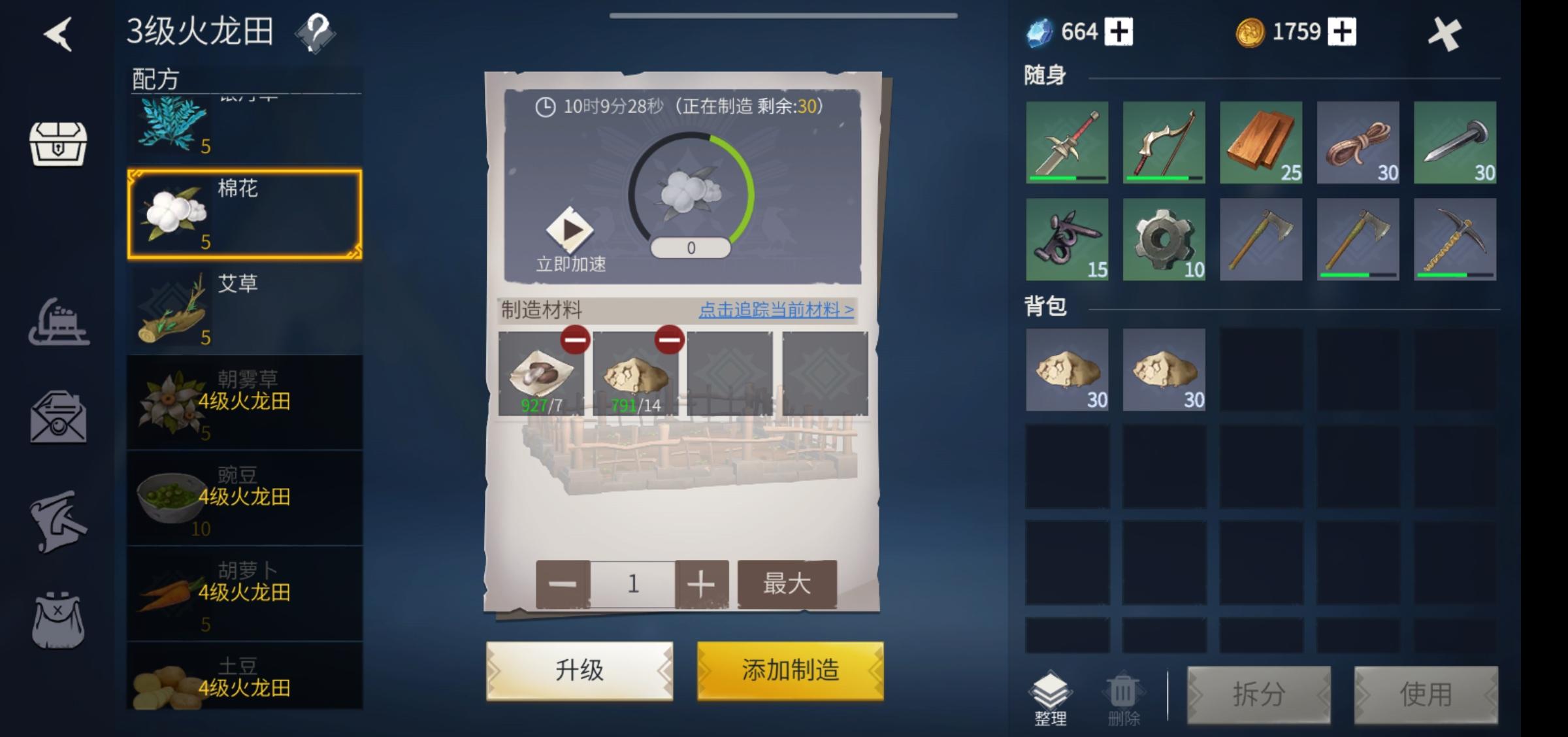Open the backpack icon in left sidebar

click(57, 619)
